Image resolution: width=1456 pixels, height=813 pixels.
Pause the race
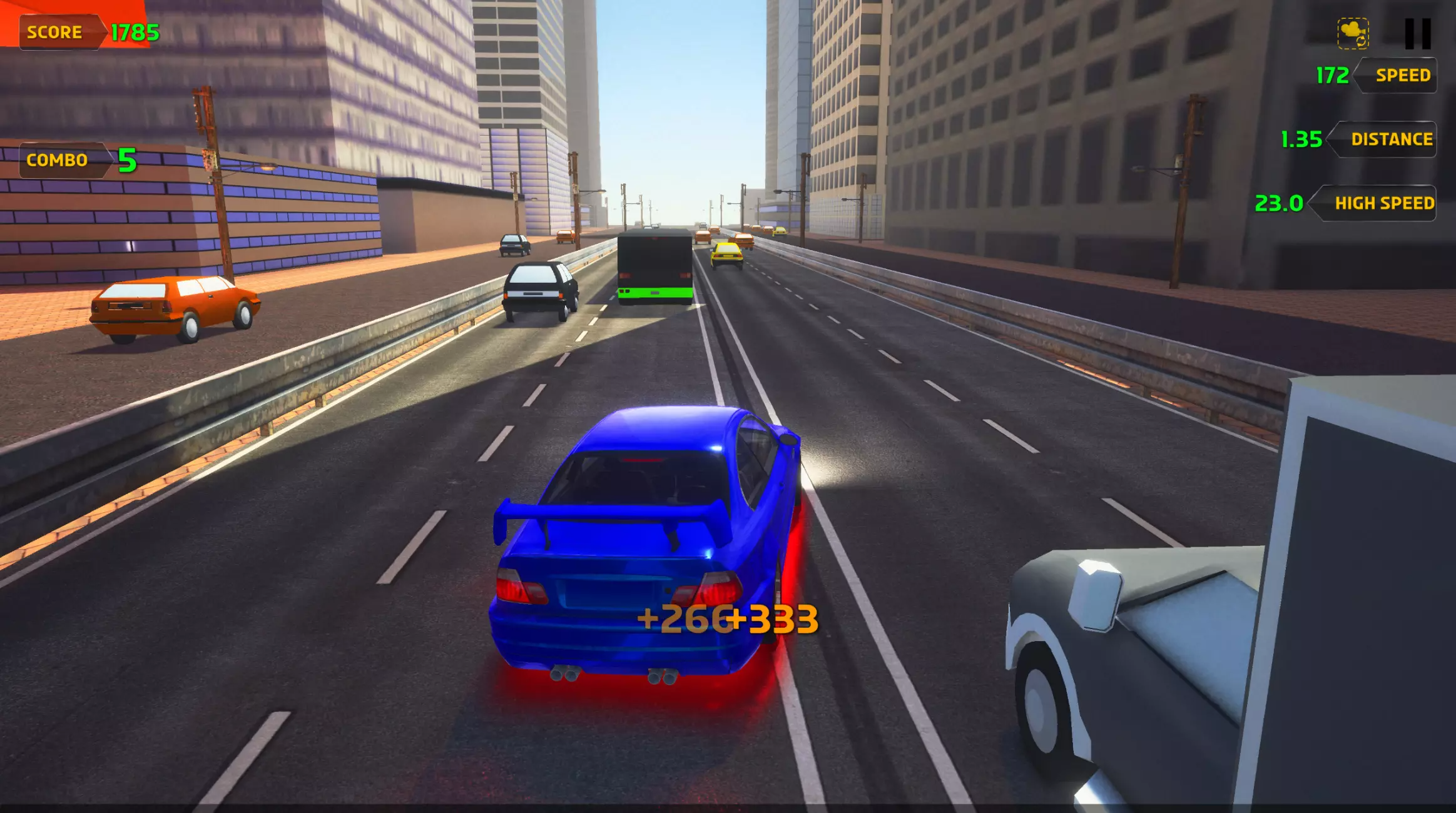coord(1417,34)
